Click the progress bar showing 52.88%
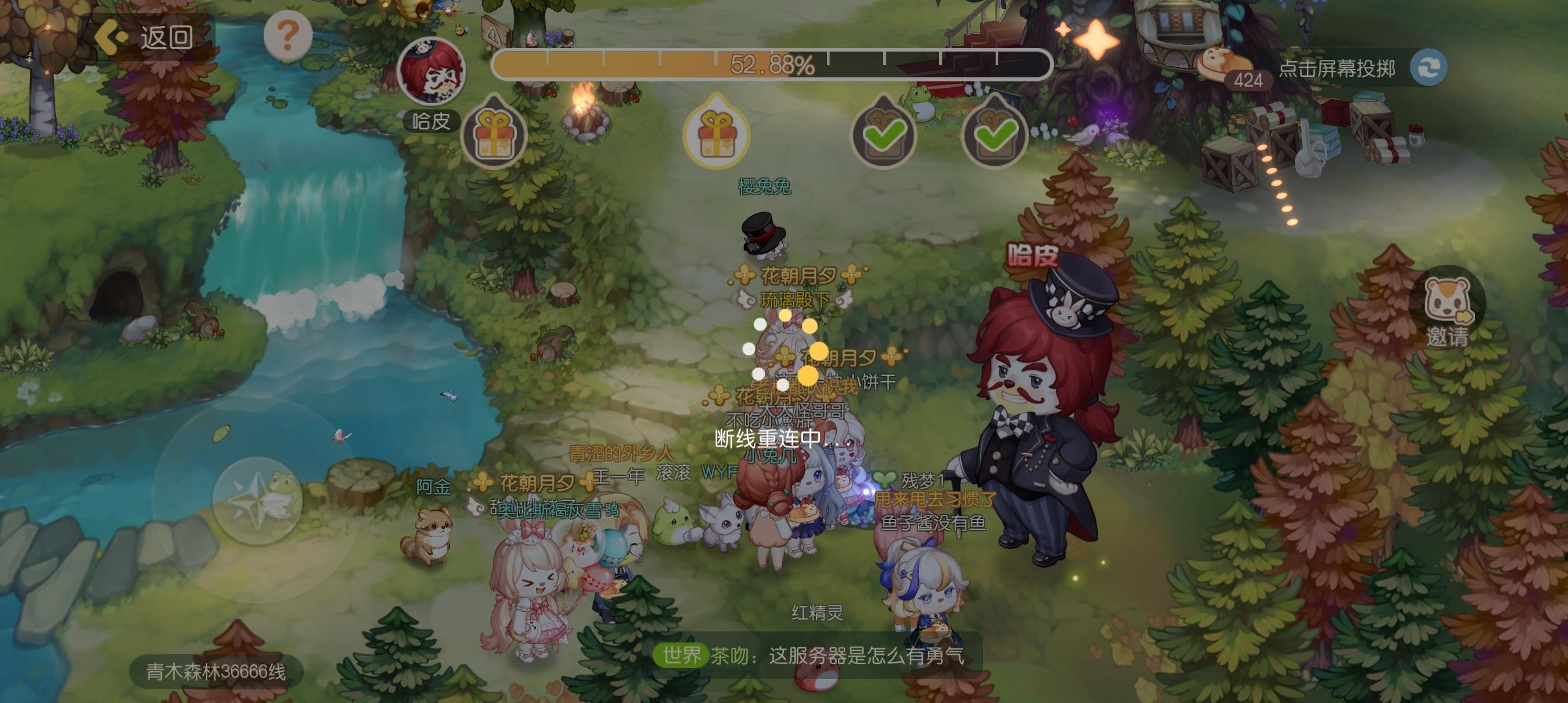1568x703 pixels. pos(770,63)
